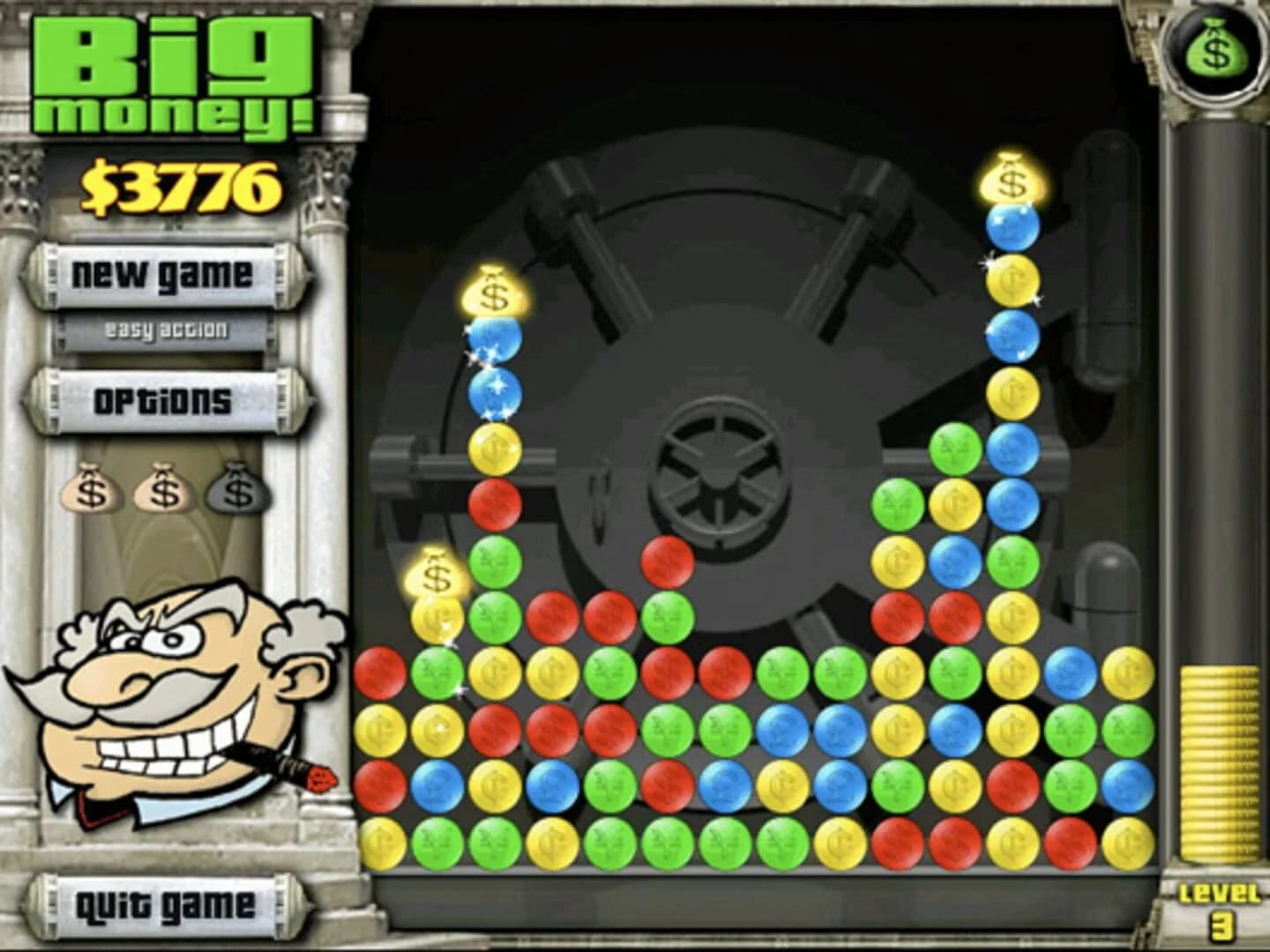Open the Options screen
The image size is (1270, 952).
(161, 398)
